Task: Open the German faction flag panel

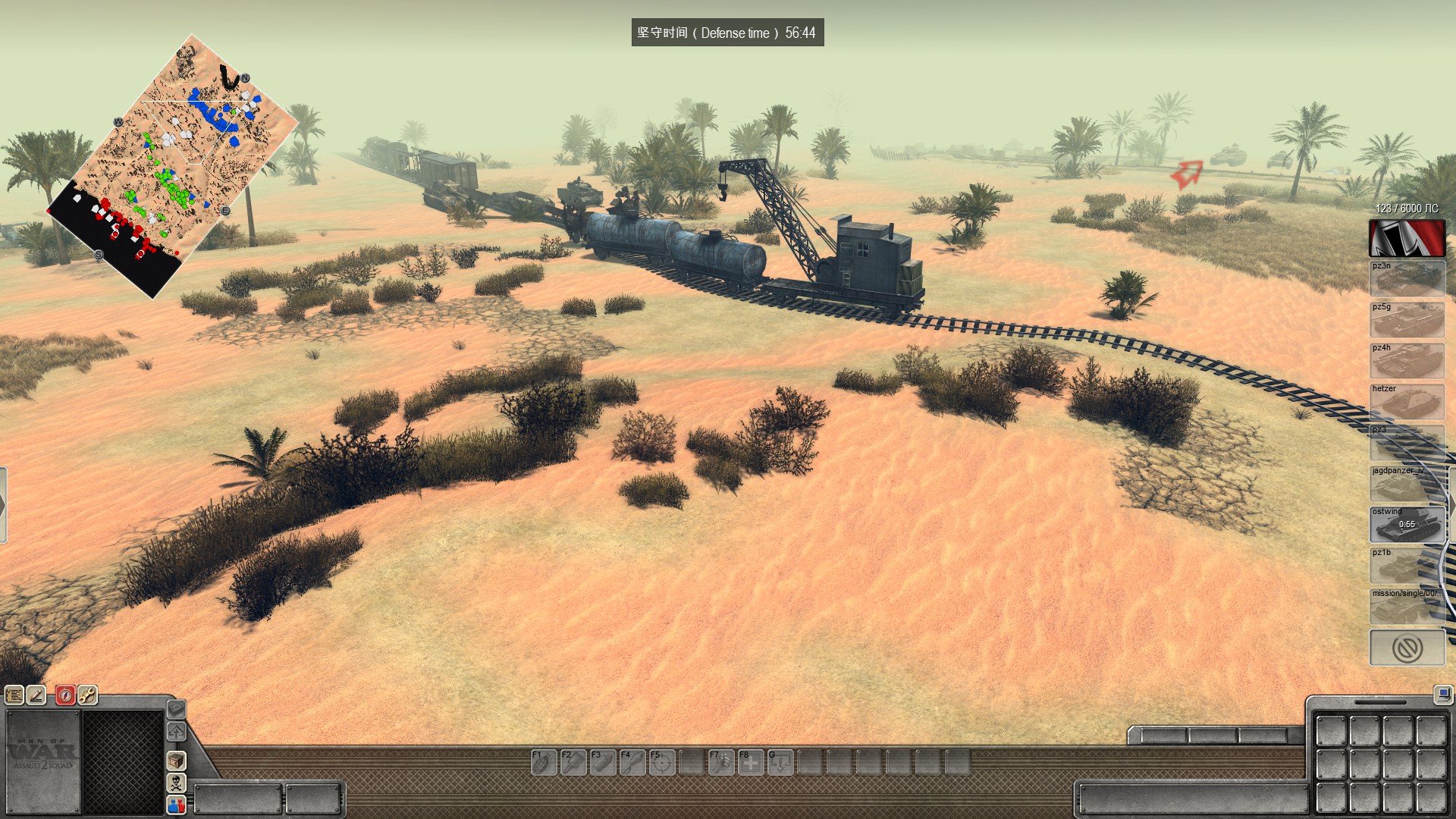Action: pyautogui.click(x=1407, y=238)
